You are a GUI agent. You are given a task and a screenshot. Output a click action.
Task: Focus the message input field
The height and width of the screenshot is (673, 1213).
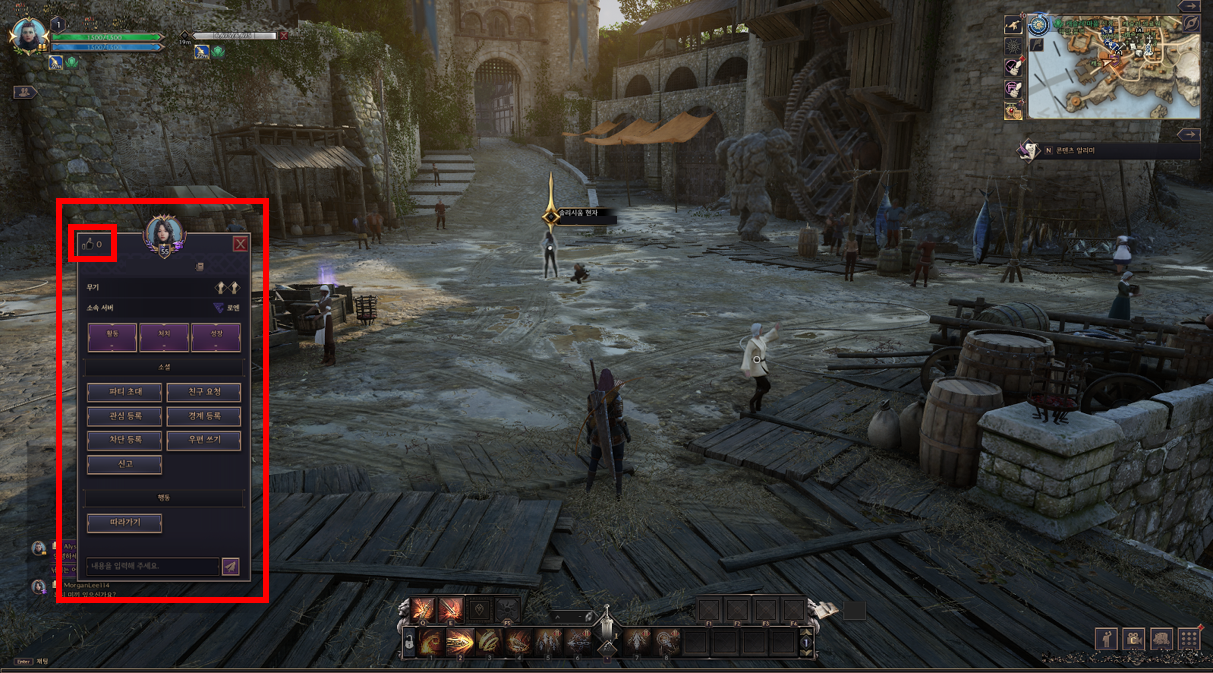(x=151, y=567)
